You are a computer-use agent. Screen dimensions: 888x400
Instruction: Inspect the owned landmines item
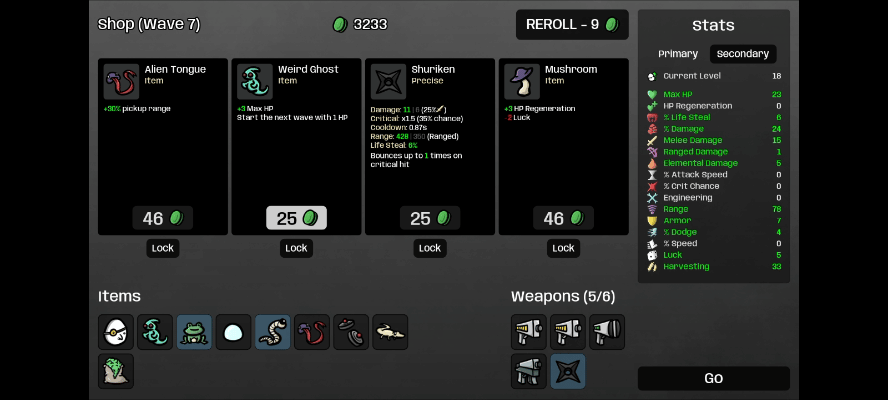[351, 332]
